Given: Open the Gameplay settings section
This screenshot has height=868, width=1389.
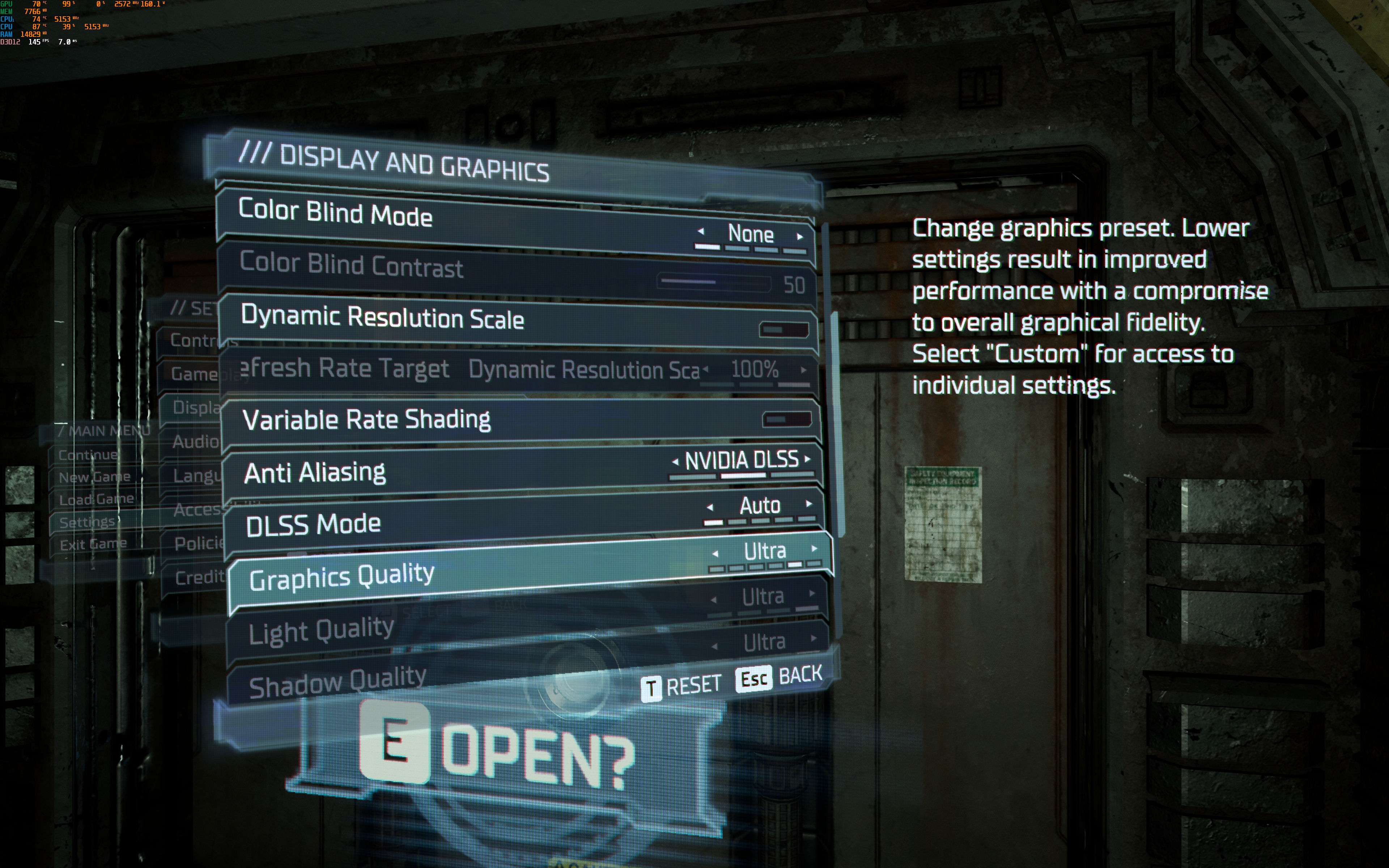Looking at the screenshot, I should [x=194, y=374].
